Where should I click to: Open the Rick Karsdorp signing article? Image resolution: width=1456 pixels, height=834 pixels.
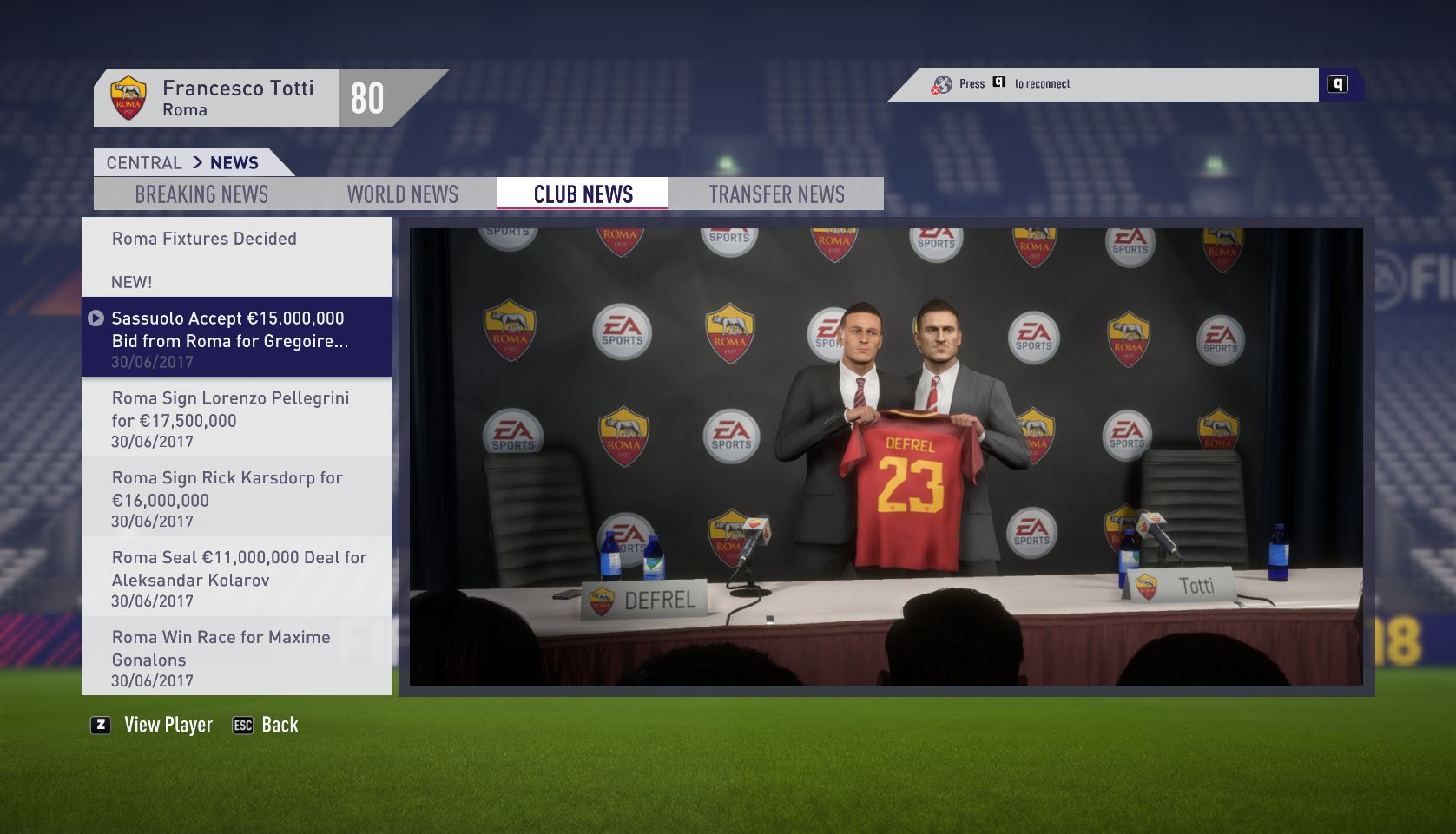(x=236, y=498)
